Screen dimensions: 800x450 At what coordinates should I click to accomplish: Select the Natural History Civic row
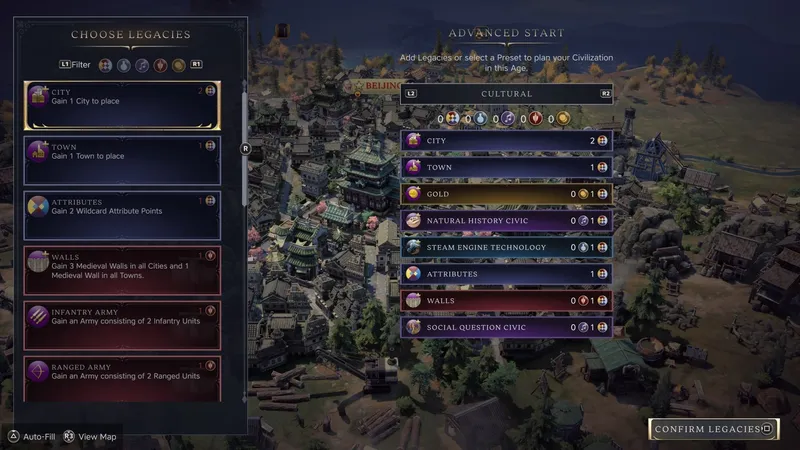[x=506, y=220]
